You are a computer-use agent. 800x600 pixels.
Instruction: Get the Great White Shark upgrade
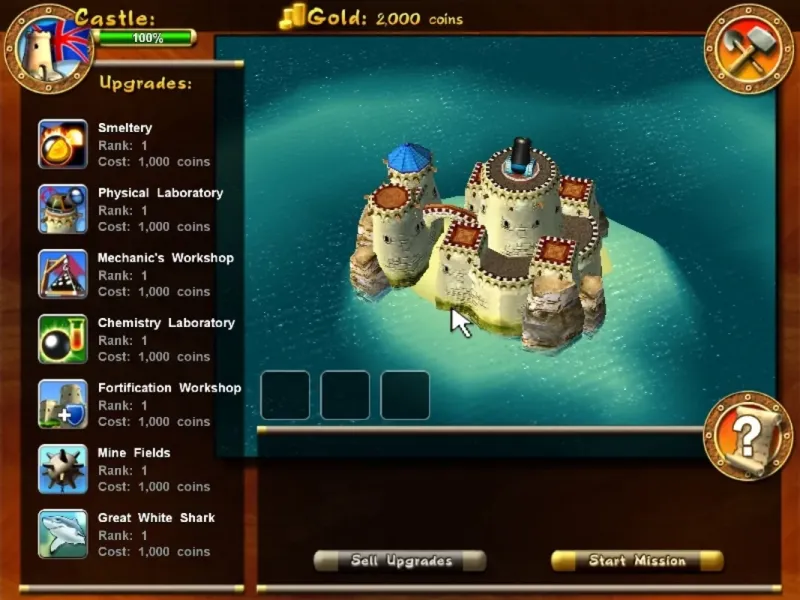(63, 534)
